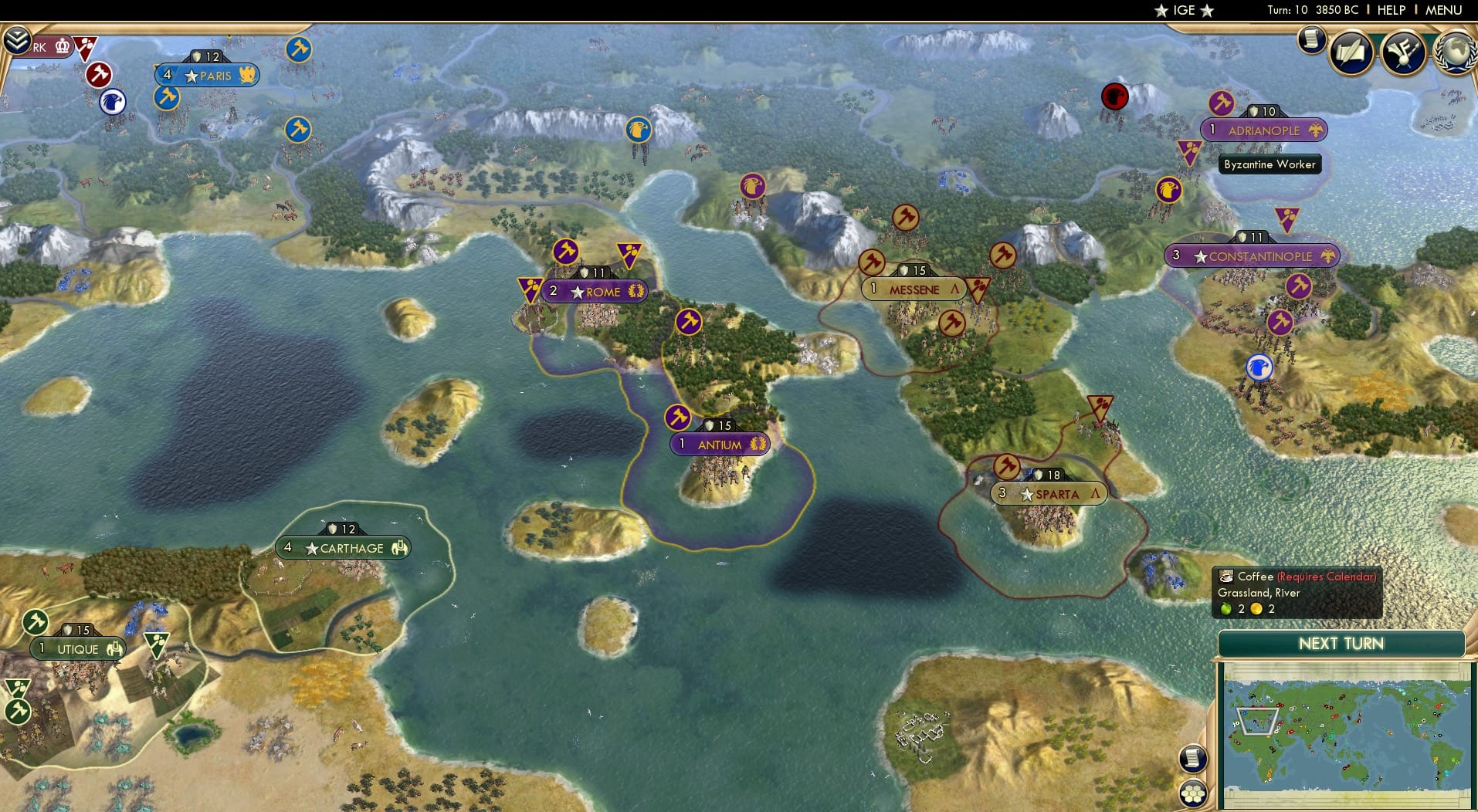Image resolution: width=1478 pixels, height=812 pixels.
Task: Click the small notifications scroll icon top right
Action: click(x=1311, y=40)
